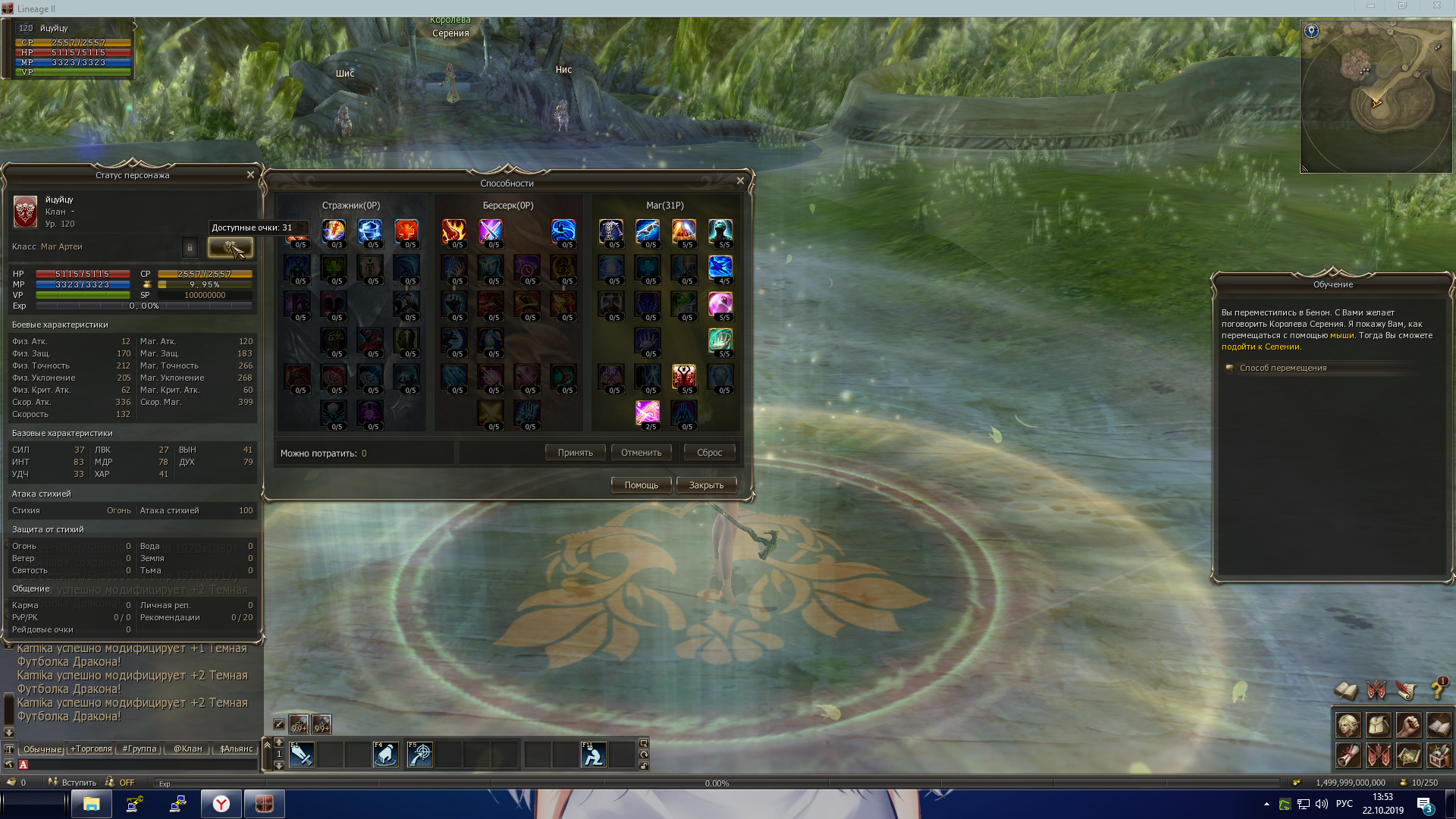Select the #Группа chat tab

click(x=140, y=748)
